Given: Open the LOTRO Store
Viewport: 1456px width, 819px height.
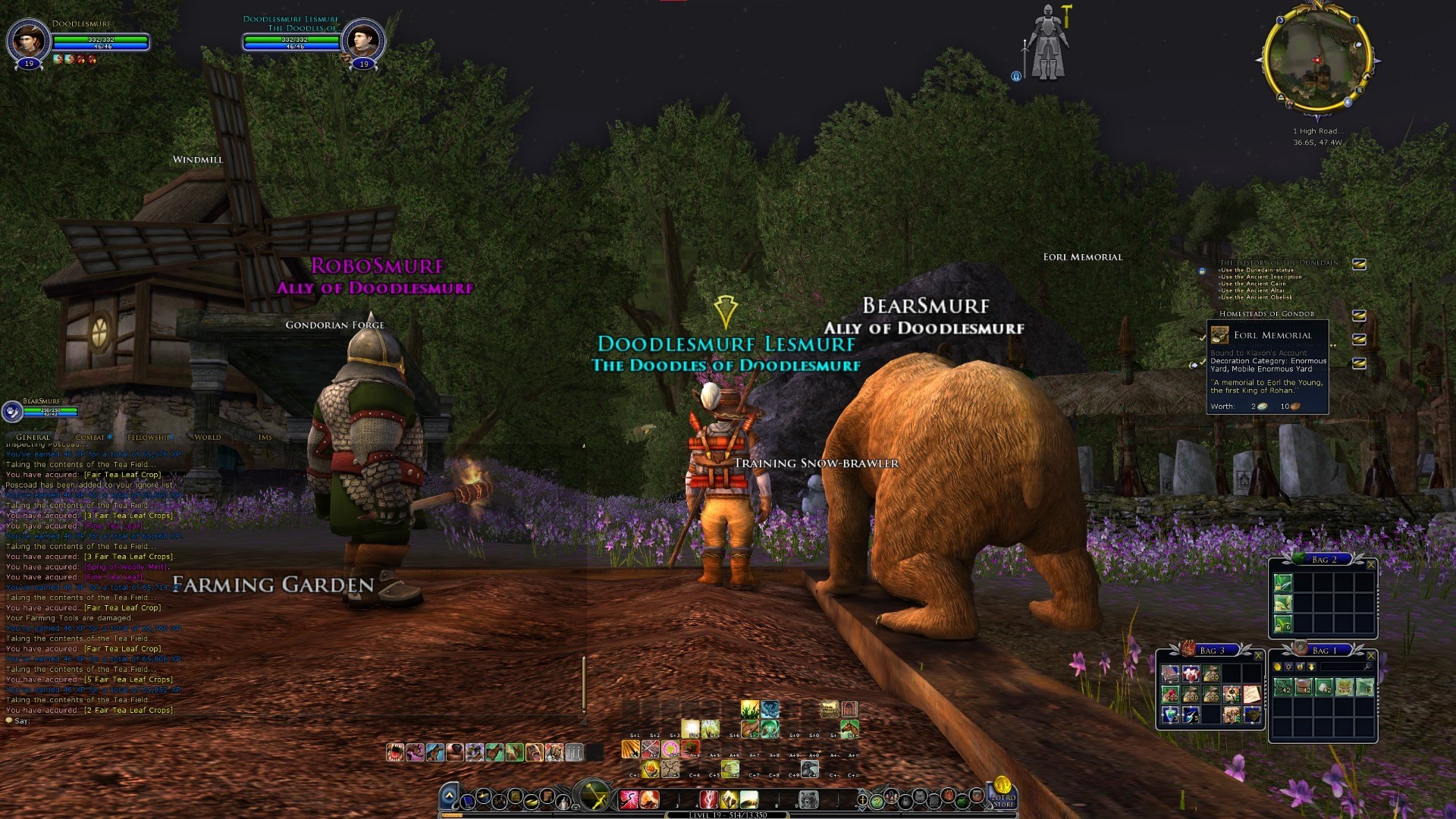Looking at the screenshot, I should pyautogui.click(x=1003, y=793).
